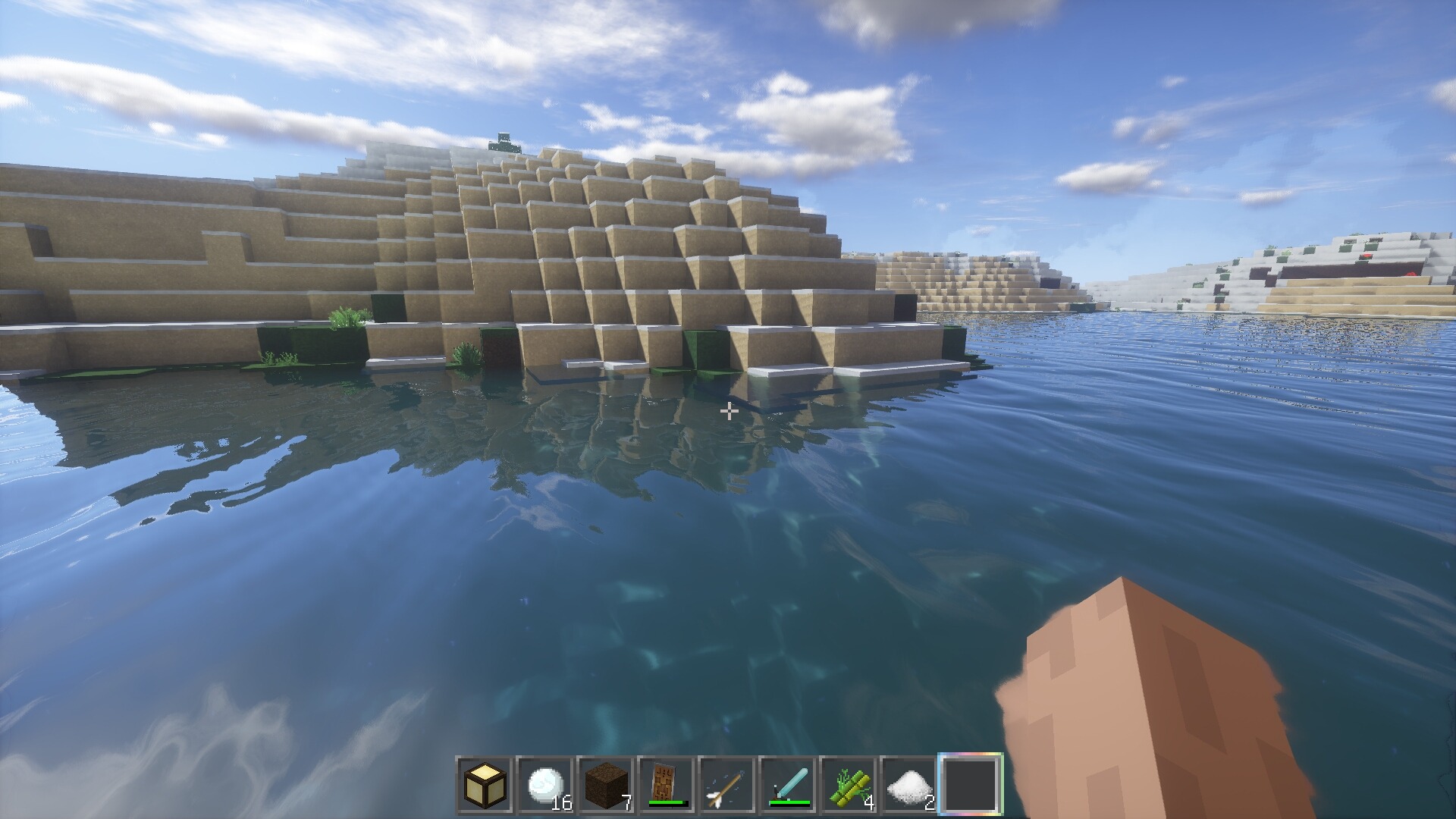Viewport: 1456px width, 819px height.
Task: Equip the diamond sword slot
Action: tap(789, 785)
